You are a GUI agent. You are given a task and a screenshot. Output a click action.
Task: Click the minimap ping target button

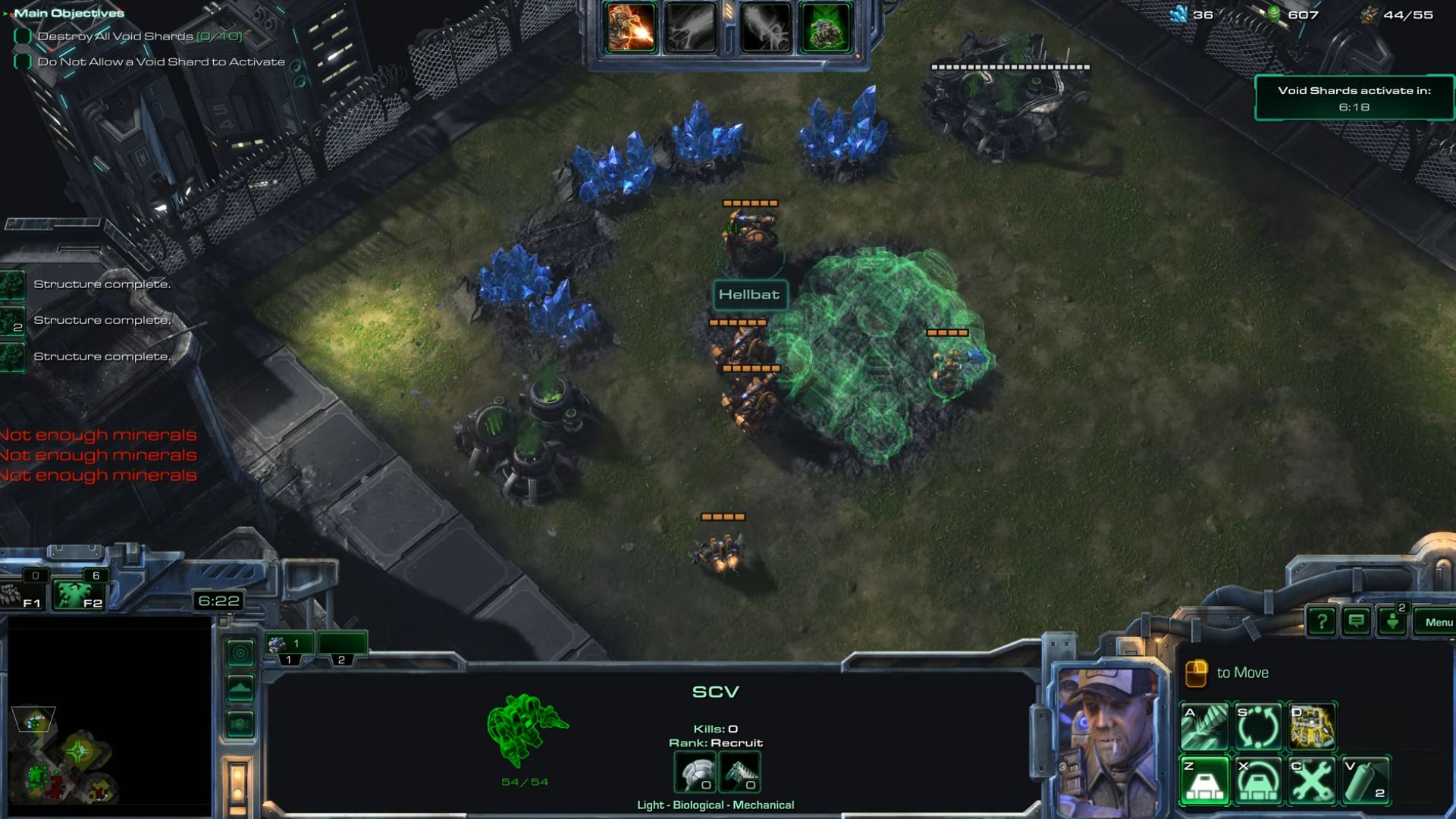pos(240,653)
